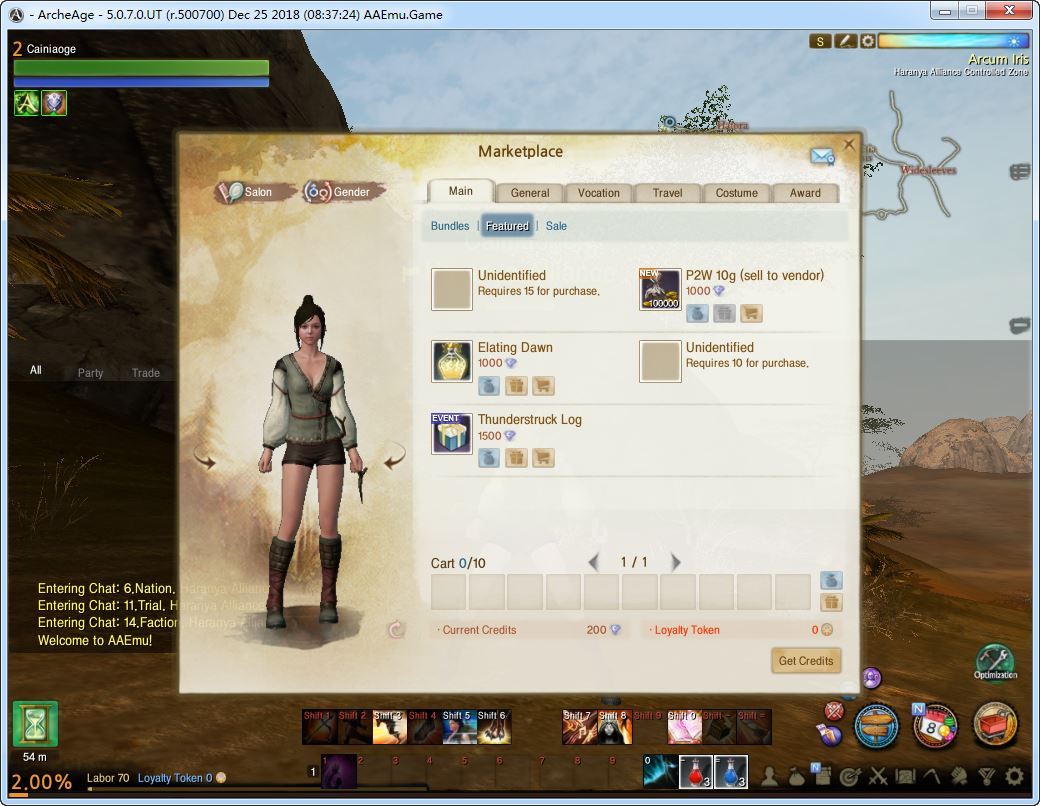The image size is (1040, 806).
Task: Maximize the ArcheAge game window
Action: [x=971, y=11]
